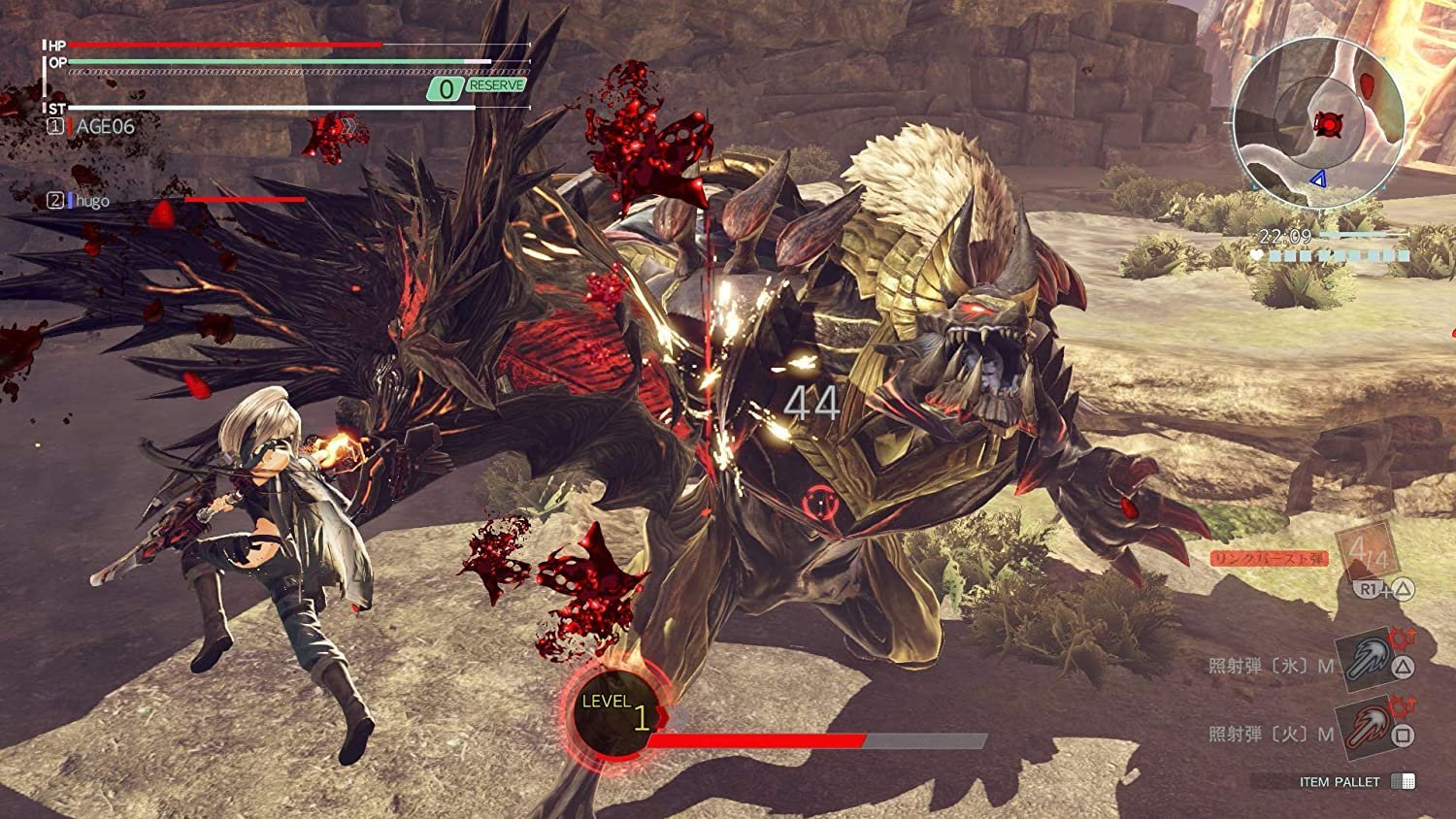Click the blue player arrow on the minimap
Image resolution: width=1456 pixels, height=819 pixels.
(1318, 179)
